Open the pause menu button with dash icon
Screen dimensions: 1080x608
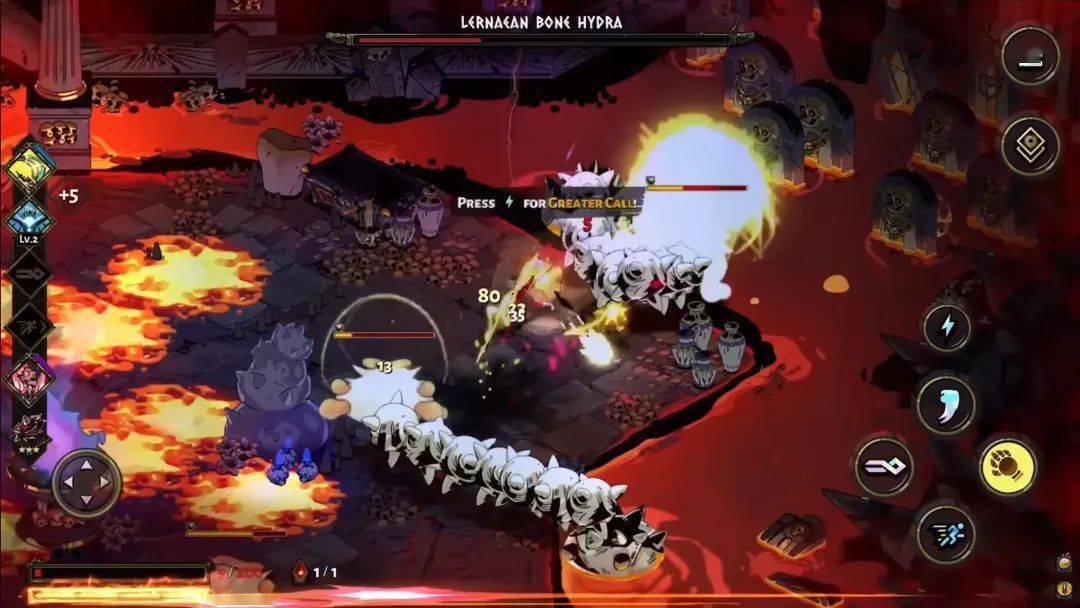(1030, 56)
